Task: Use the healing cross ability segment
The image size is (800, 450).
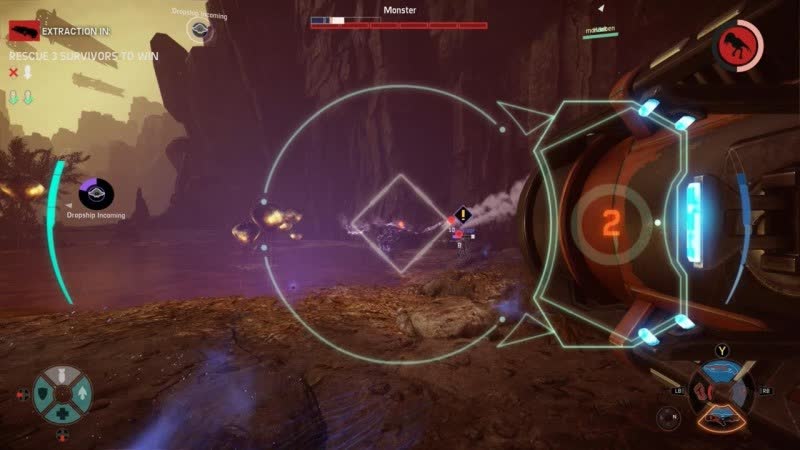Action: [62, 413]
